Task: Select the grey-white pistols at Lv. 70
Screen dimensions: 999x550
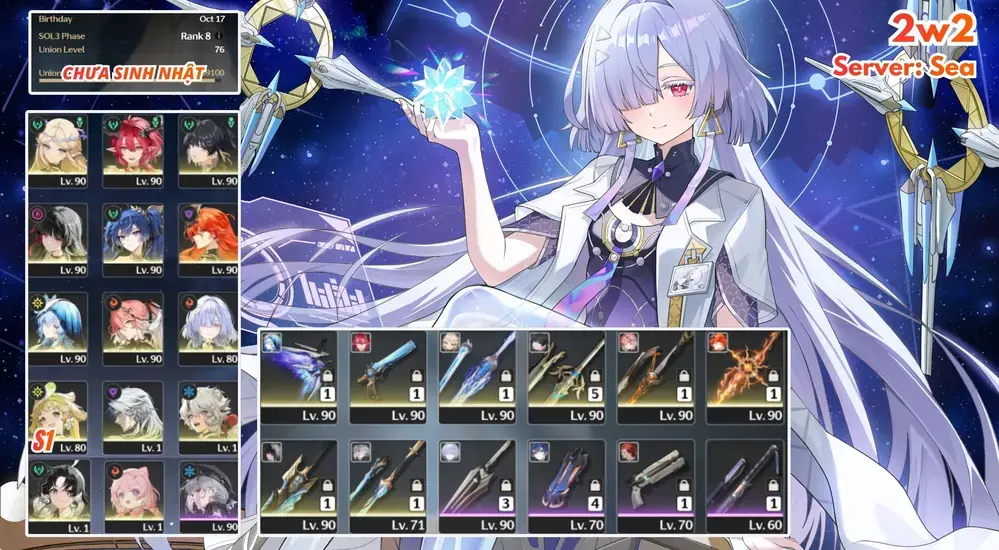Action: click(657, 483)
